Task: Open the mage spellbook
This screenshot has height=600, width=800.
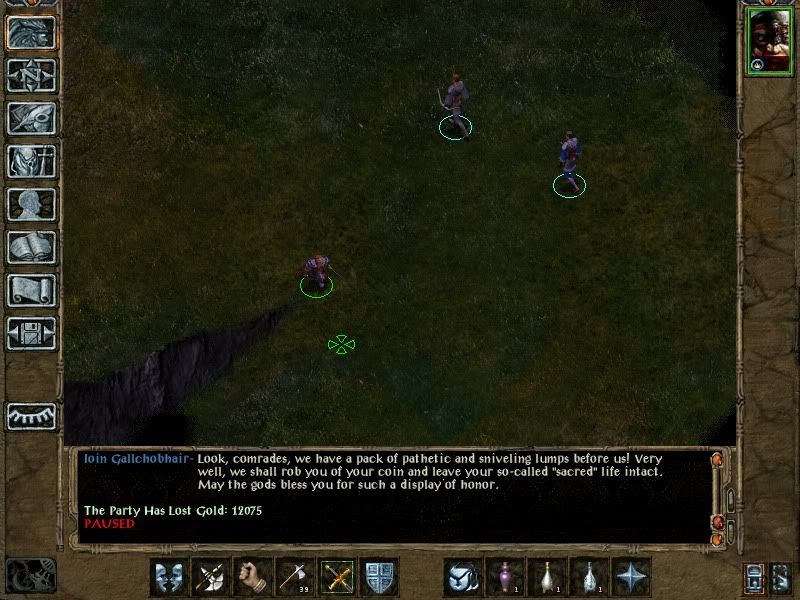Action: 31,247
